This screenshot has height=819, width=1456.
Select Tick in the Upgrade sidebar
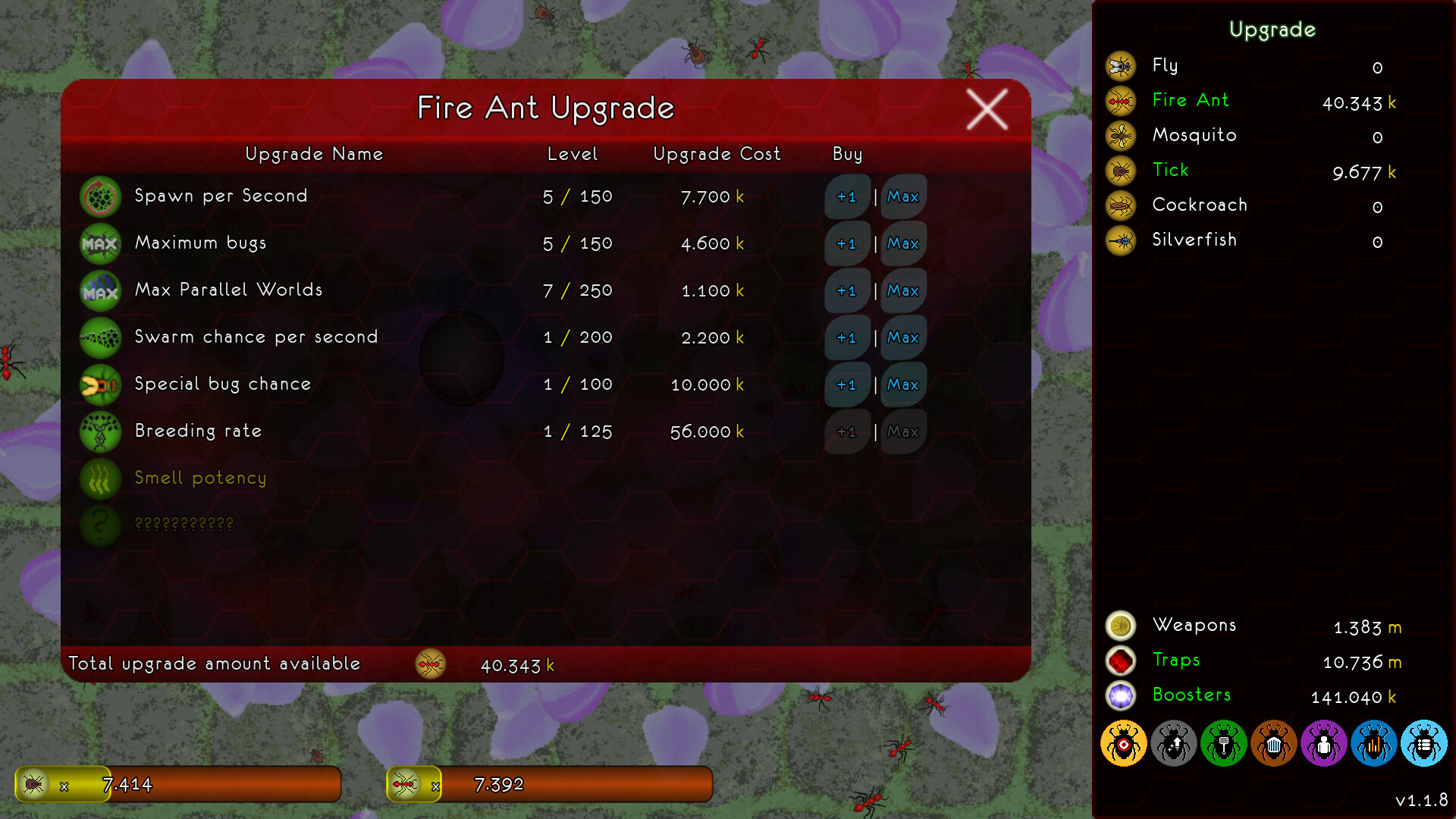click(x=1170, y=170)
